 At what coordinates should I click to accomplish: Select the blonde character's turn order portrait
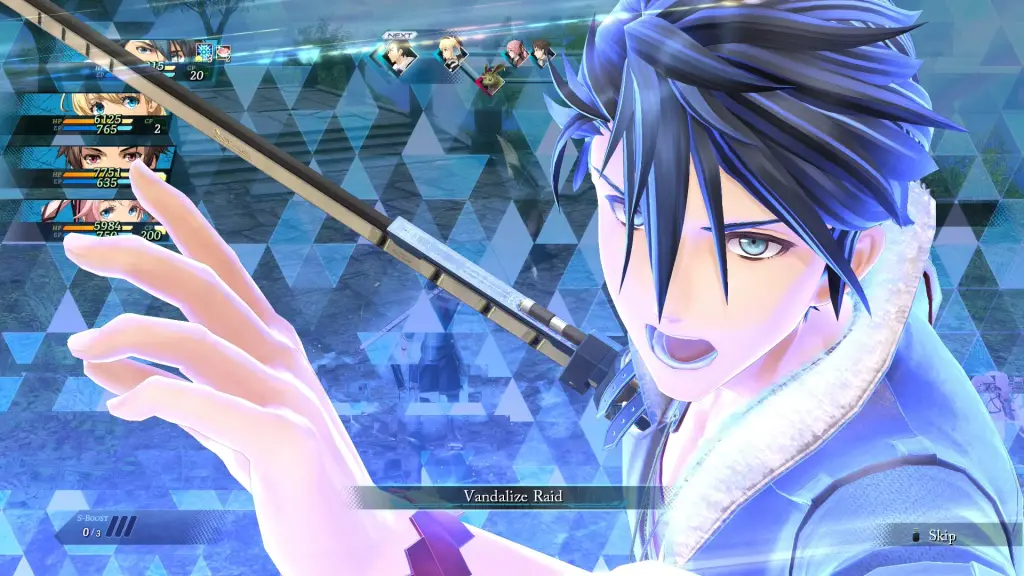click(452, 53)
